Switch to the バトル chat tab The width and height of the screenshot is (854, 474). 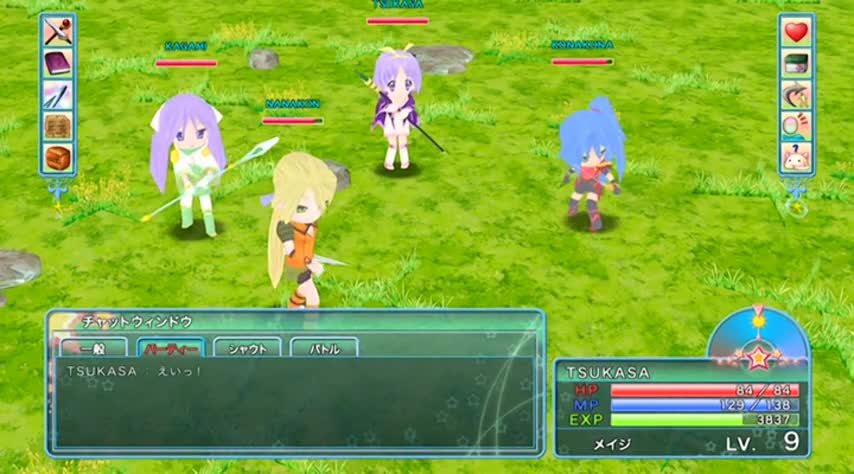click(324, 349)
